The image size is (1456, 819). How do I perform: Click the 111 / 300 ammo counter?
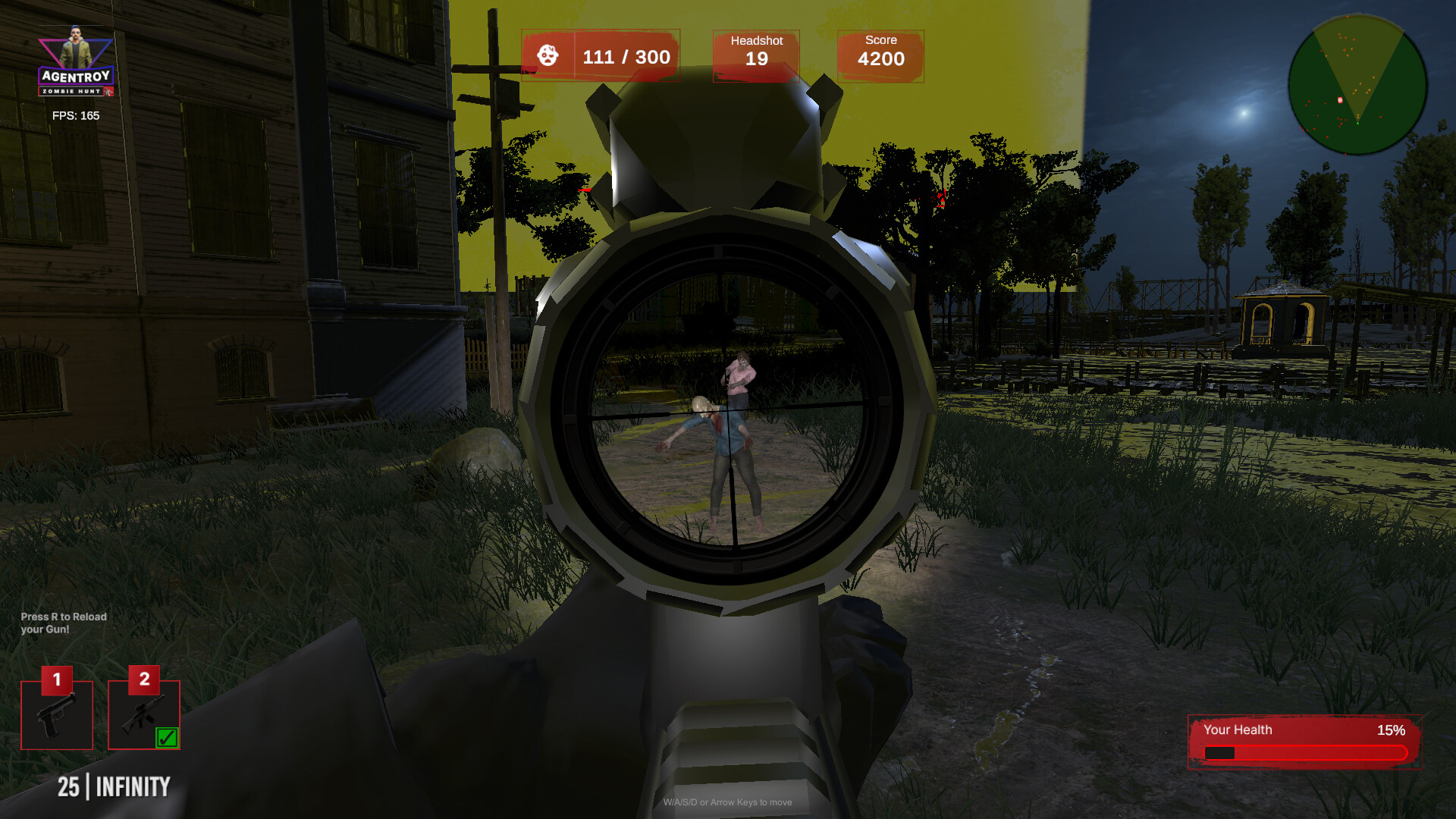click(626, 55)
